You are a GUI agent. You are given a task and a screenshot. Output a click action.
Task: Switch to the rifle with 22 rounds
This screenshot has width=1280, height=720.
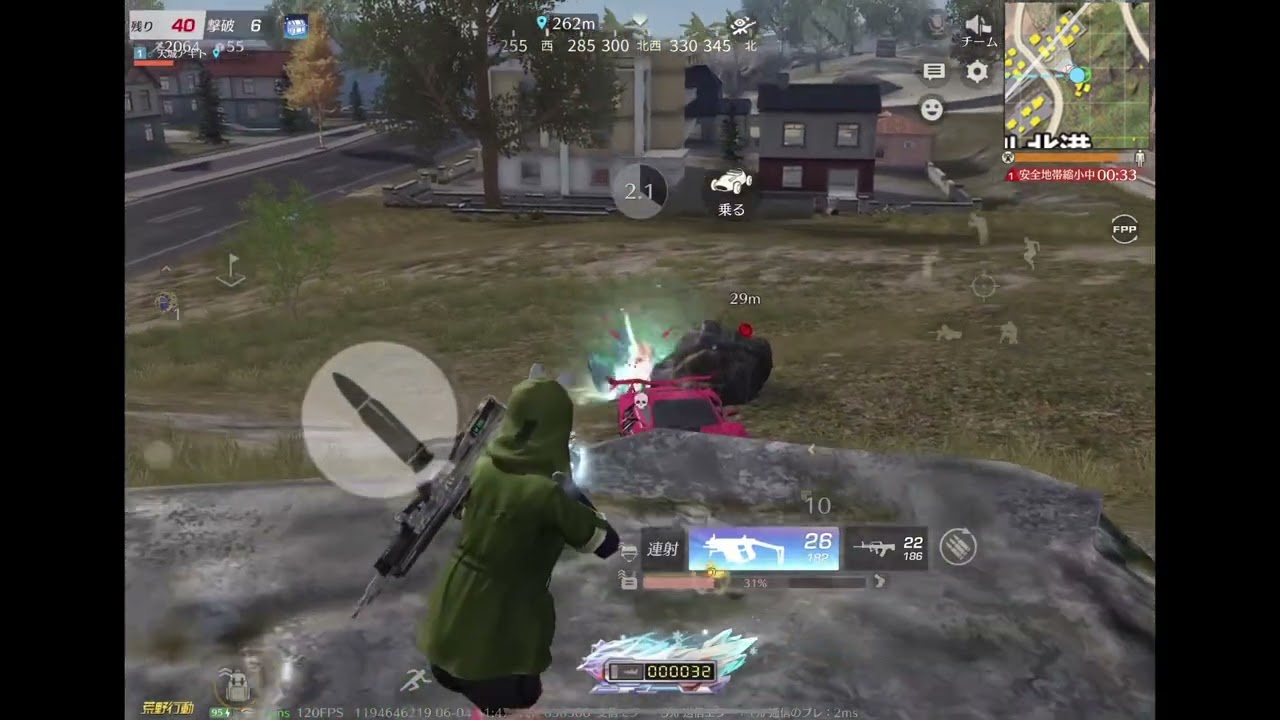tap(887, 548)
